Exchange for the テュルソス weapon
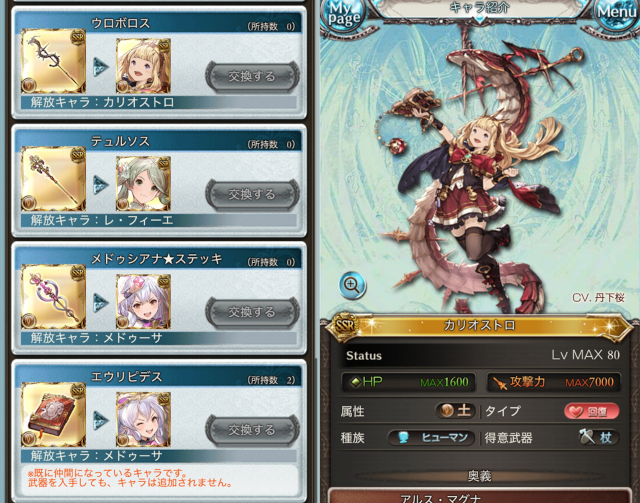Screen dimensions: 640x503 251,194
